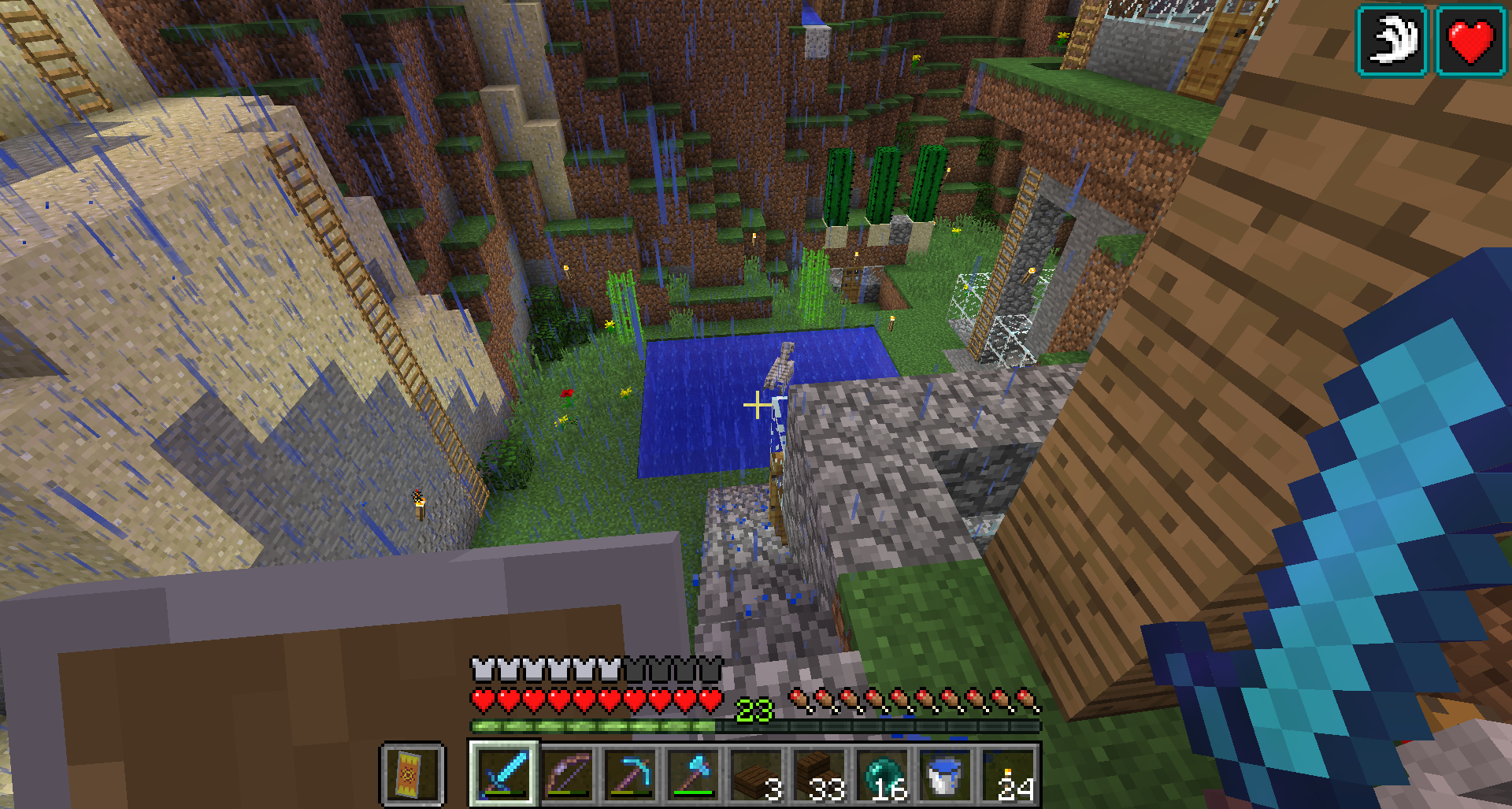Viewport: 1512px width, 809px height.
Task: Select the torch stack of 24
Action: pyautogui.click(x=1008, y=774)
